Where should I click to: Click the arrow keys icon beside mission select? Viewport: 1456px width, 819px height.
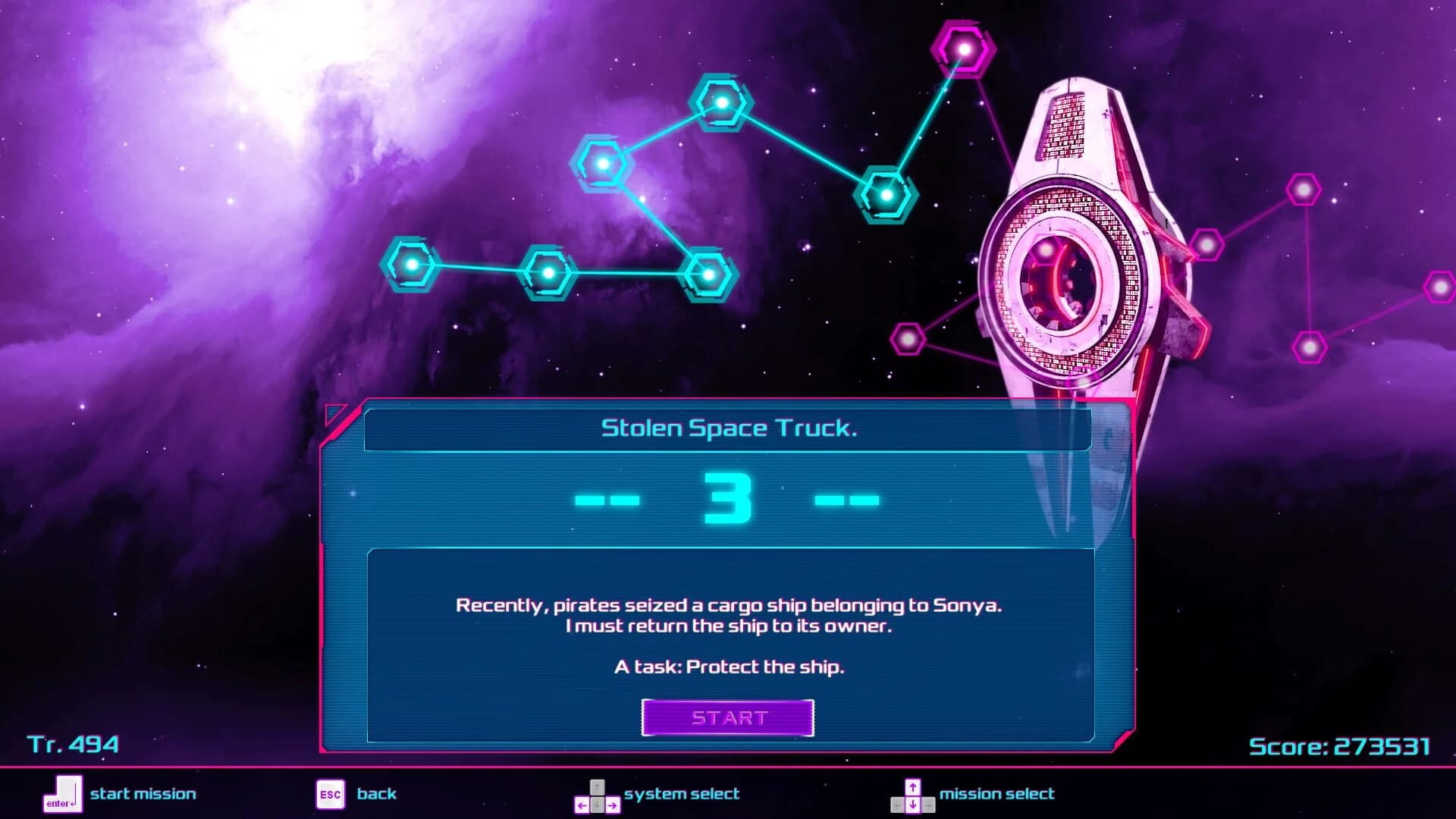tap(914, 794)
